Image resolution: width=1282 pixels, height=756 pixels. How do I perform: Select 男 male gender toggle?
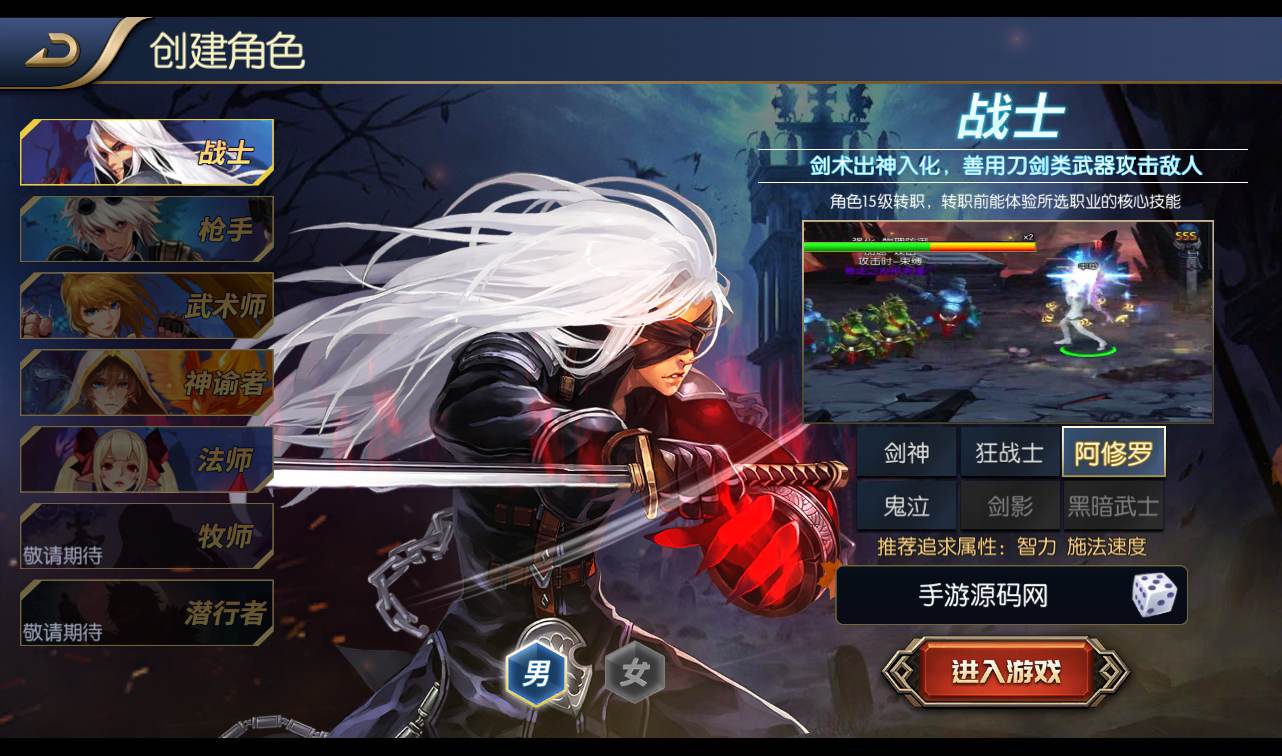point(537,675)
